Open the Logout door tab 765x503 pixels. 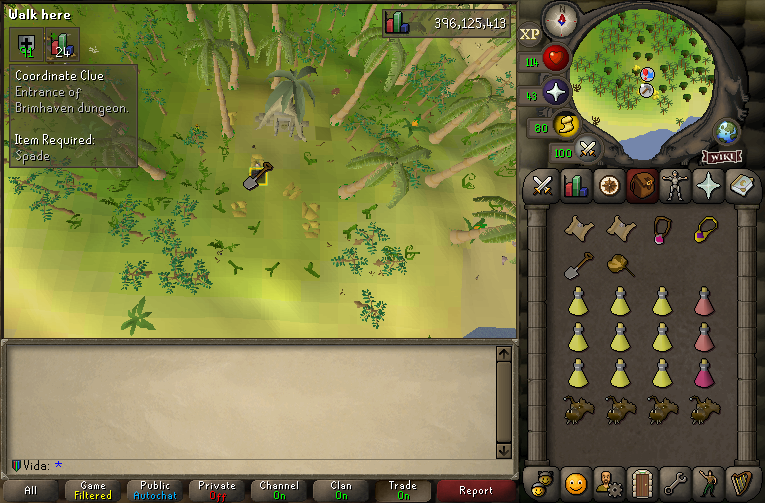point(640,483)
